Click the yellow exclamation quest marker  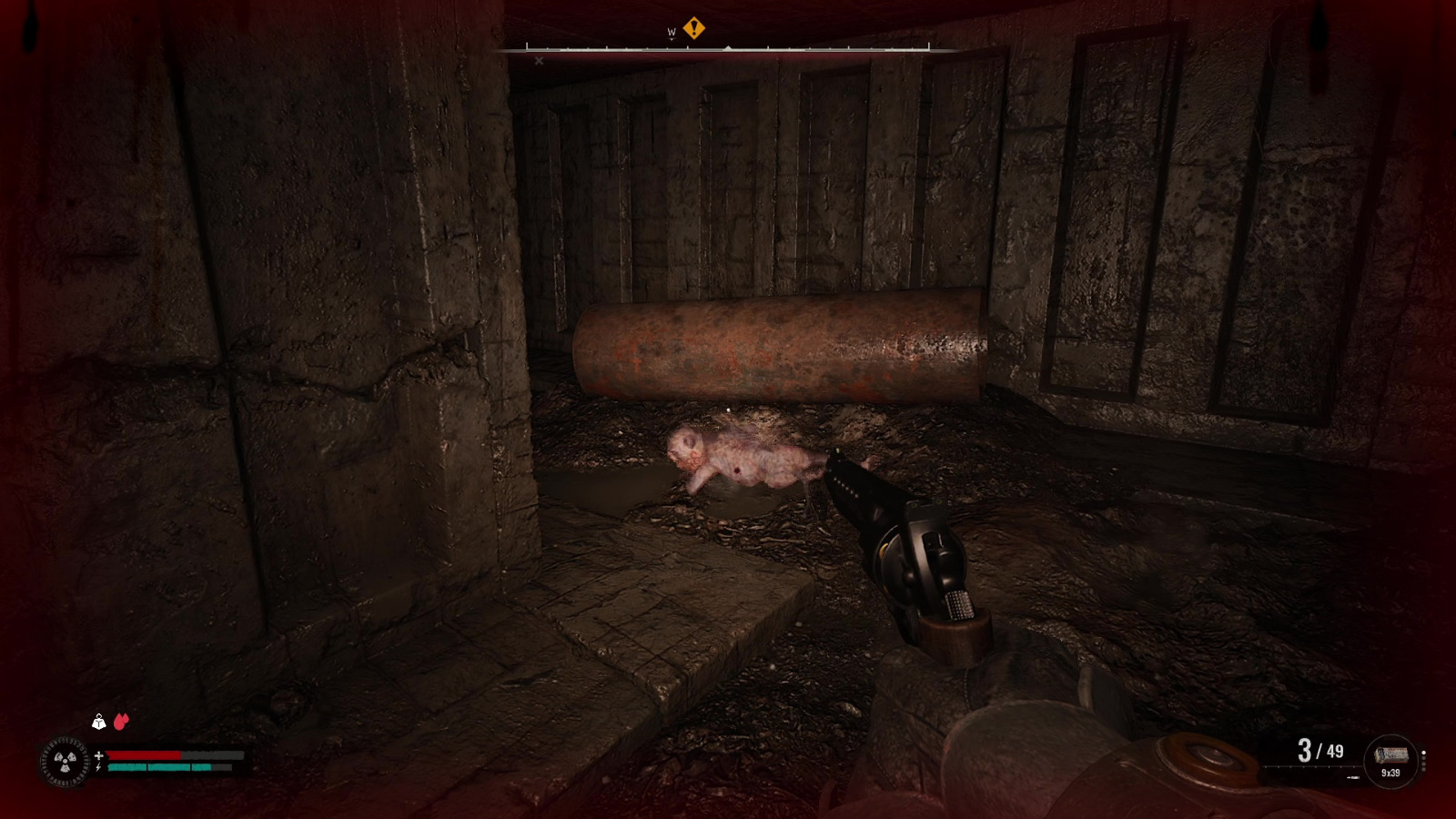pos(694,27)
